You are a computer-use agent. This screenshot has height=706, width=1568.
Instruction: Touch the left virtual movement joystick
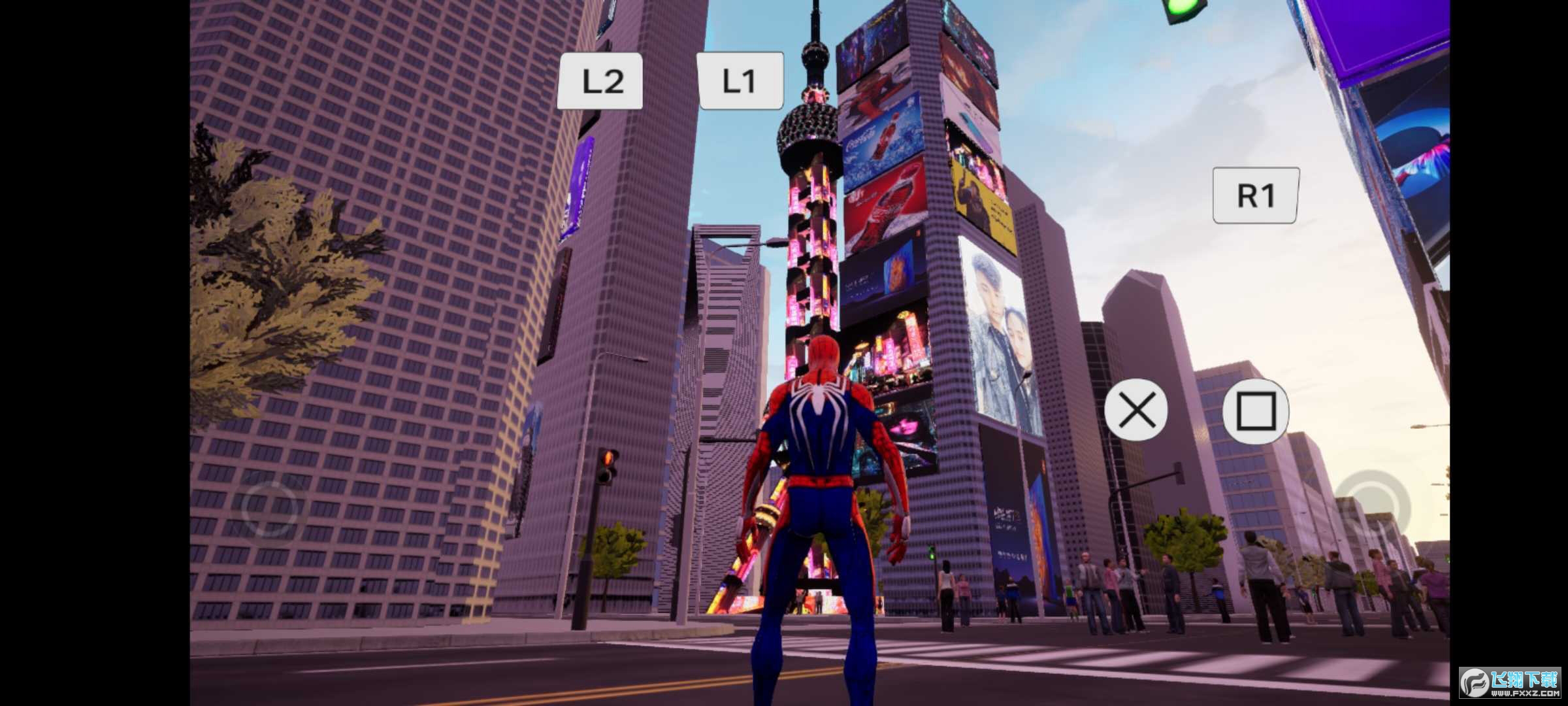pyautogui.click(x=269, y=508)
